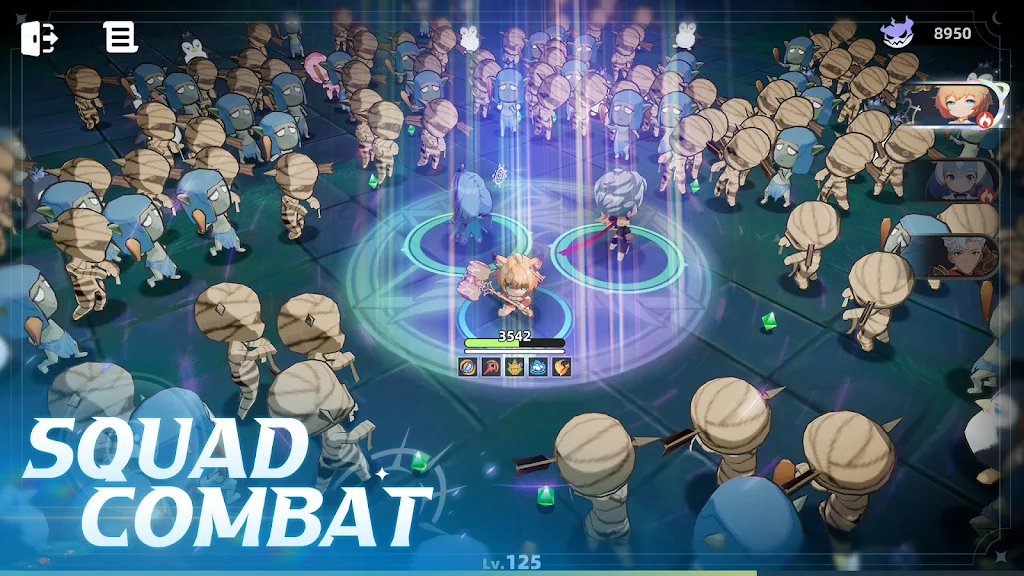Use the red hammer skill icon
Screen dimensions: 1024x576
tap(491, 367)
